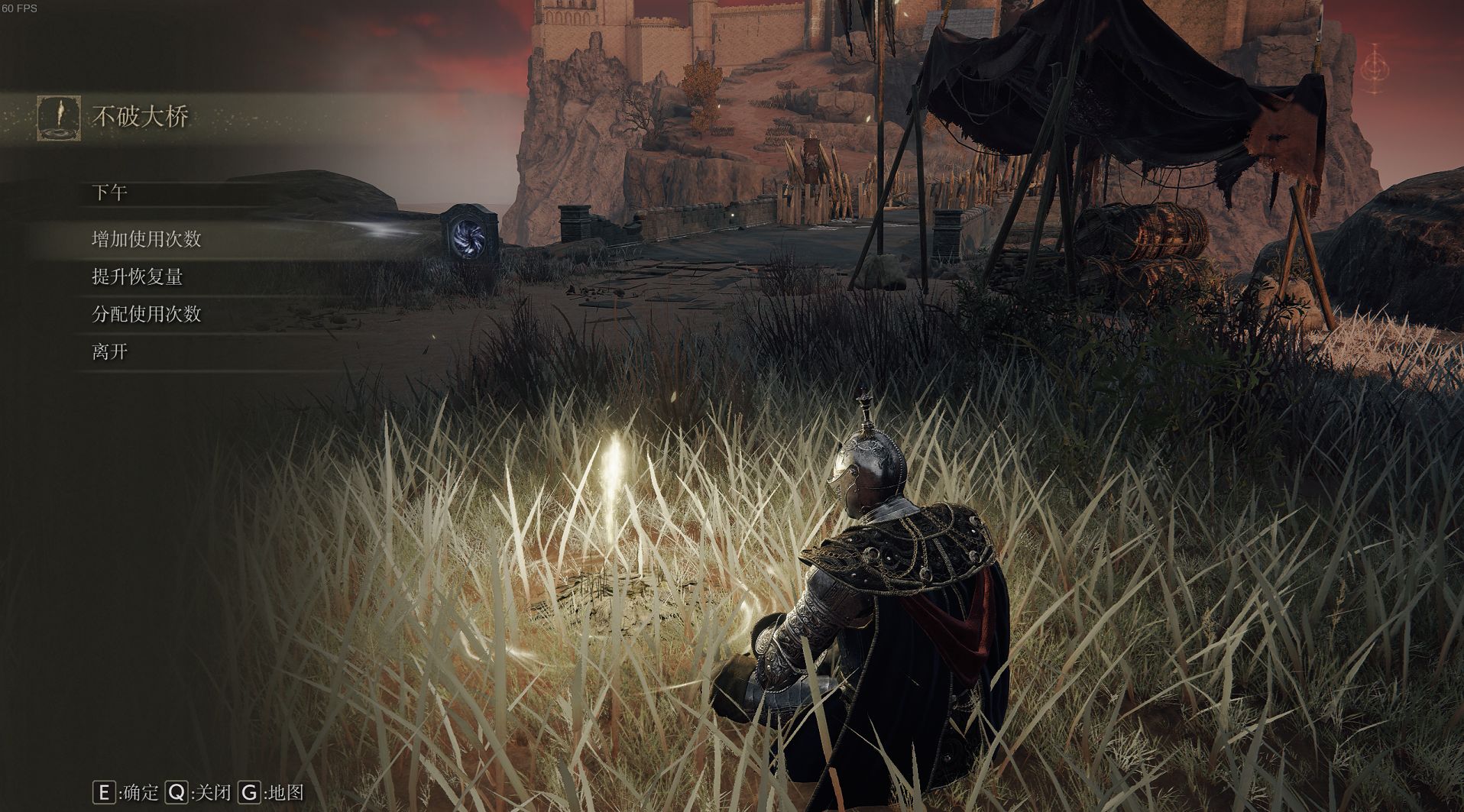Choose 离开 to leave the site of grace

[x=110, y=351]
